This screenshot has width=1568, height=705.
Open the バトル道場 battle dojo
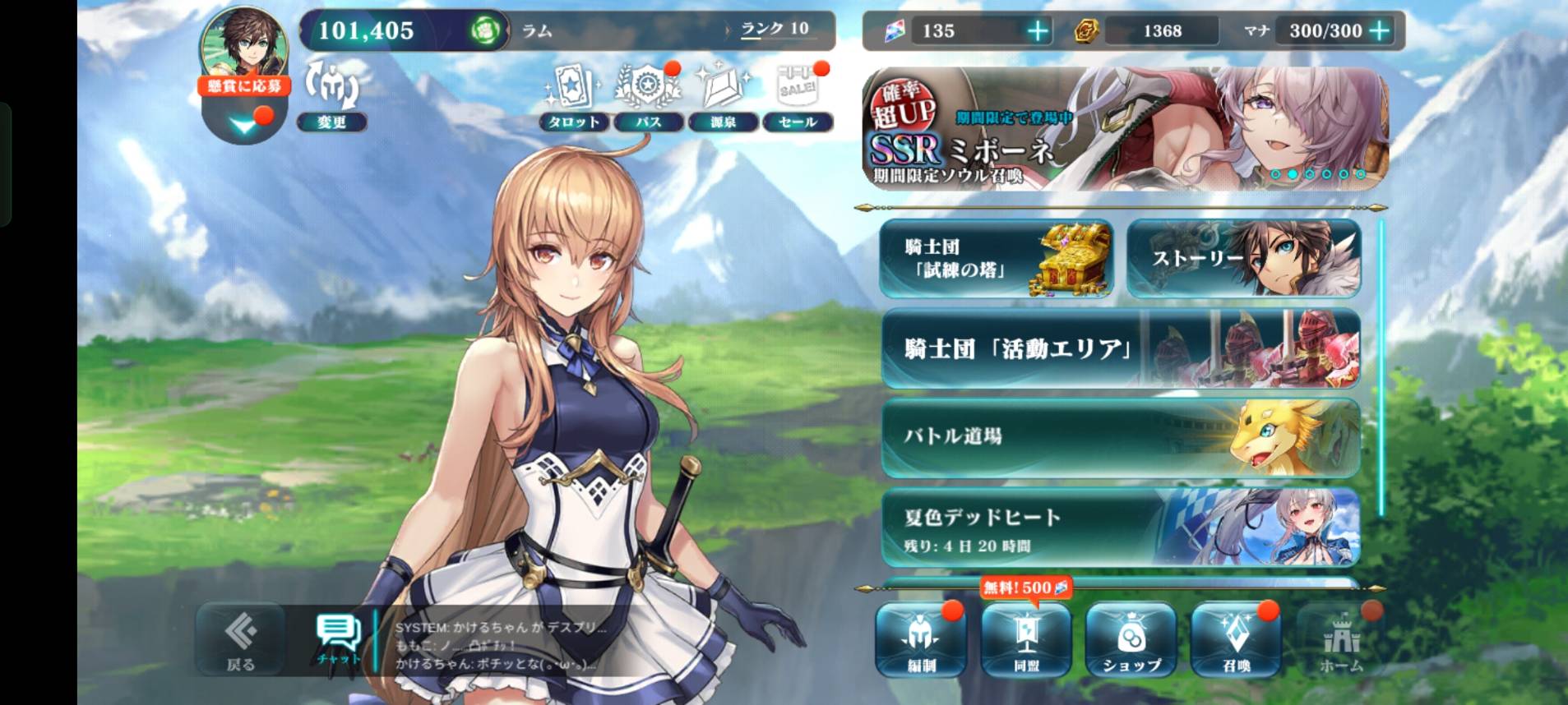(x=1120, y=437)
